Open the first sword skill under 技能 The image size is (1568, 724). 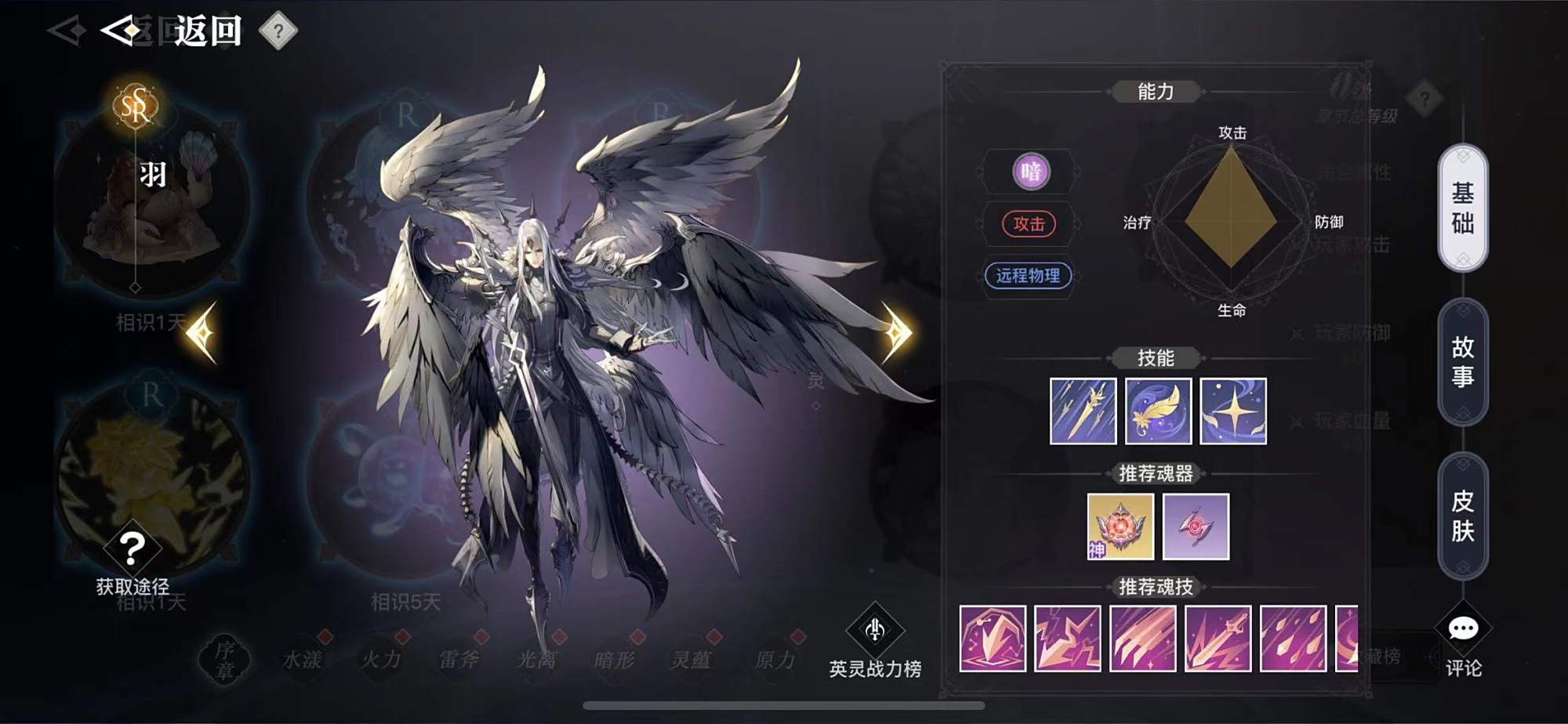click(1083, 411)
